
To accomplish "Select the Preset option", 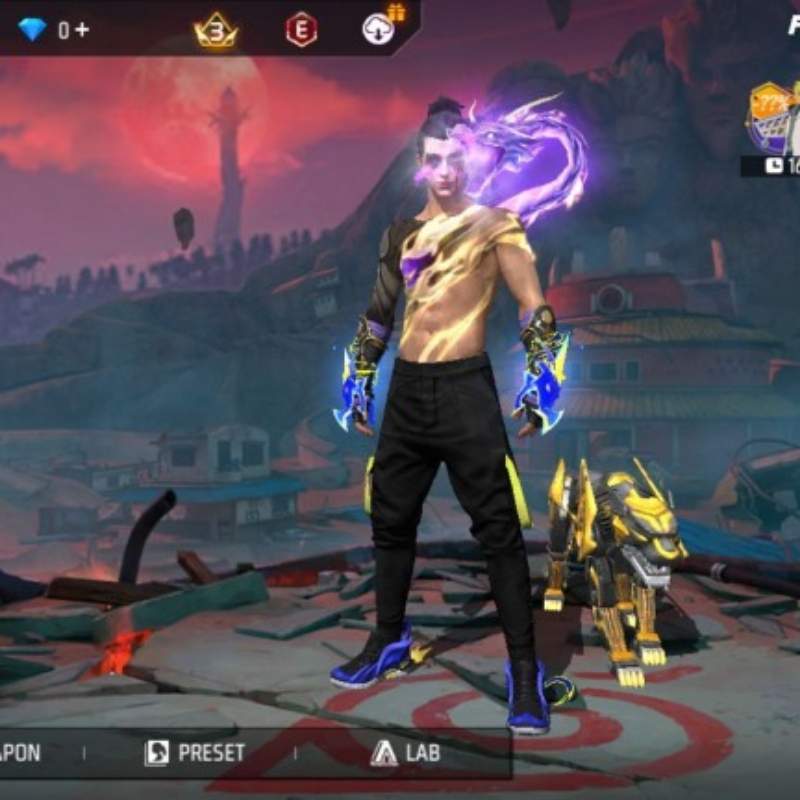I will [x=195, y=753].
